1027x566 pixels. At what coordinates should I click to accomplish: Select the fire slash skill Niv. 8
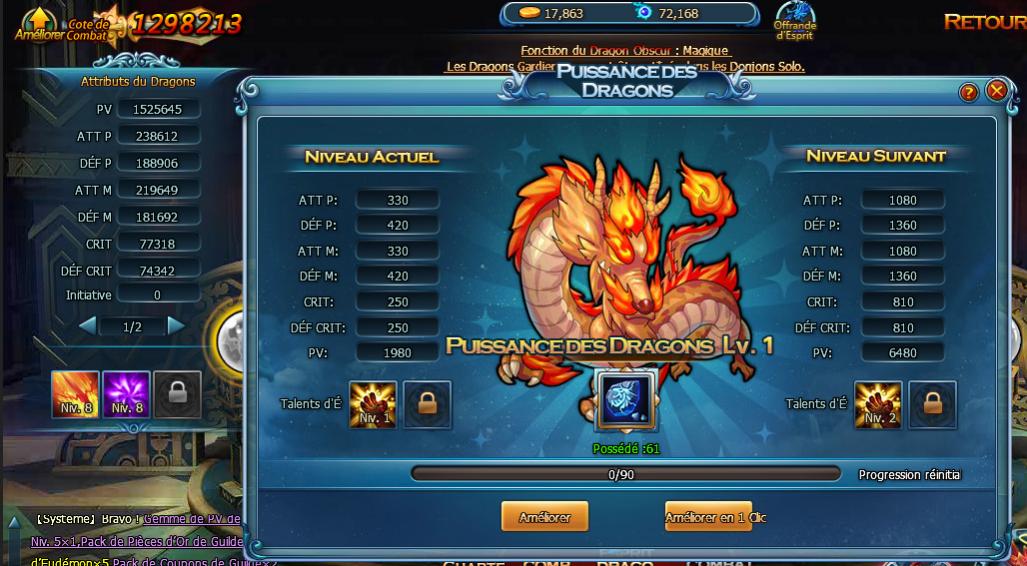pyautogui.click(x=76, y=394)
